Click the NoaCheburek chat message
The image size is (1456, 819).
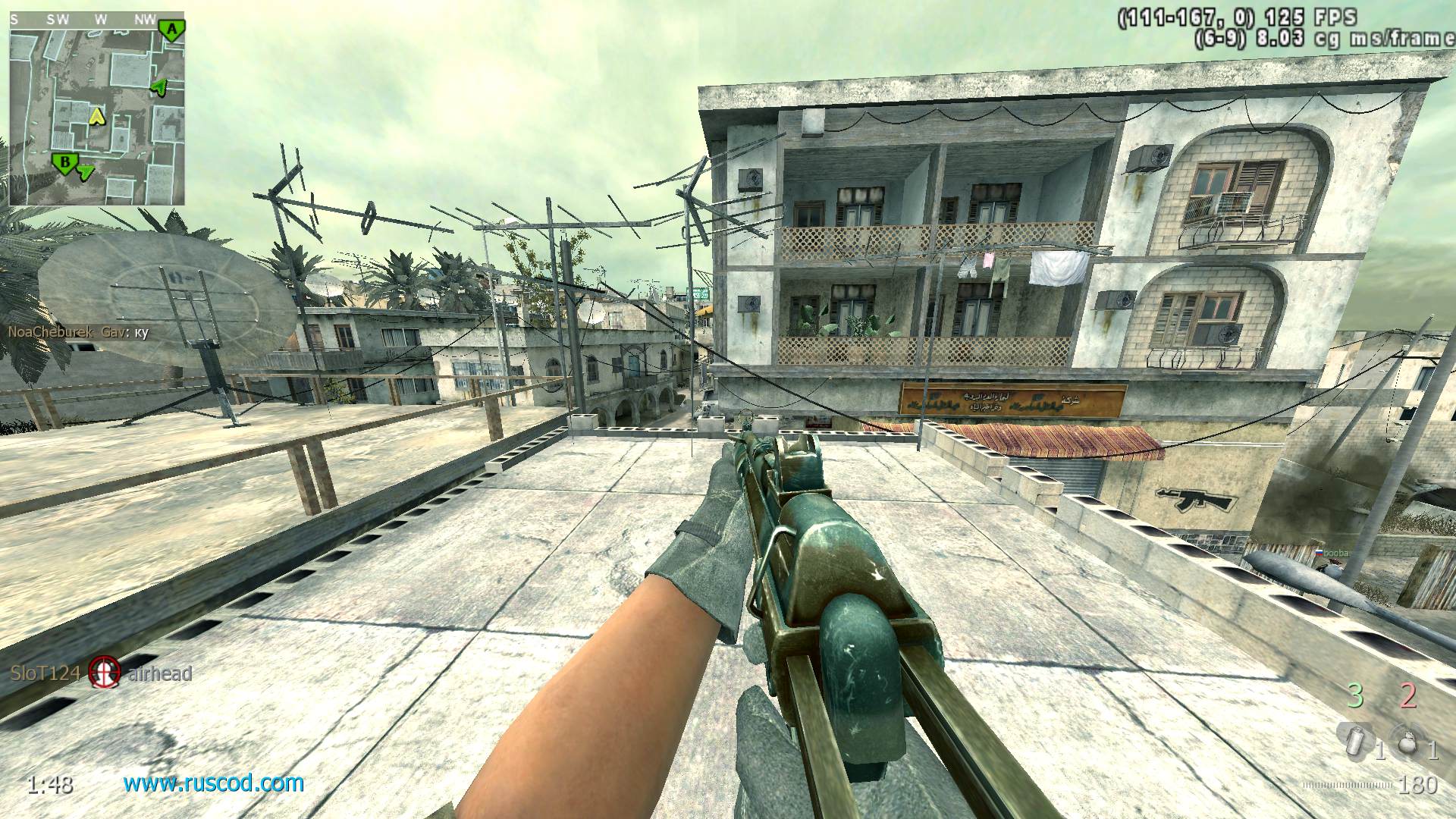(x=79, y=332)
